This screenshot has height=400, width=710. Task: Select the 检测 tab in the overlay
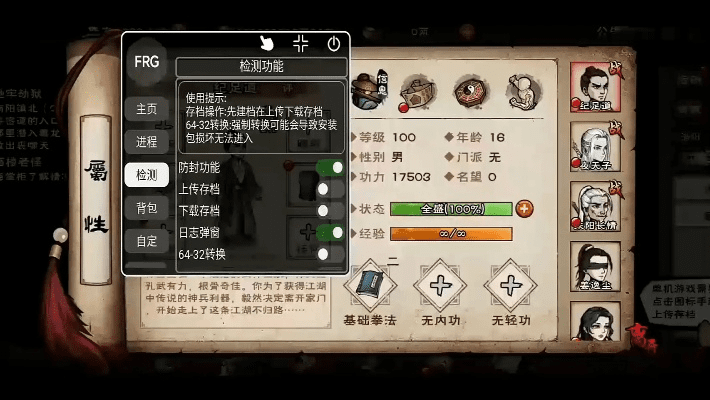click(146, 175)
